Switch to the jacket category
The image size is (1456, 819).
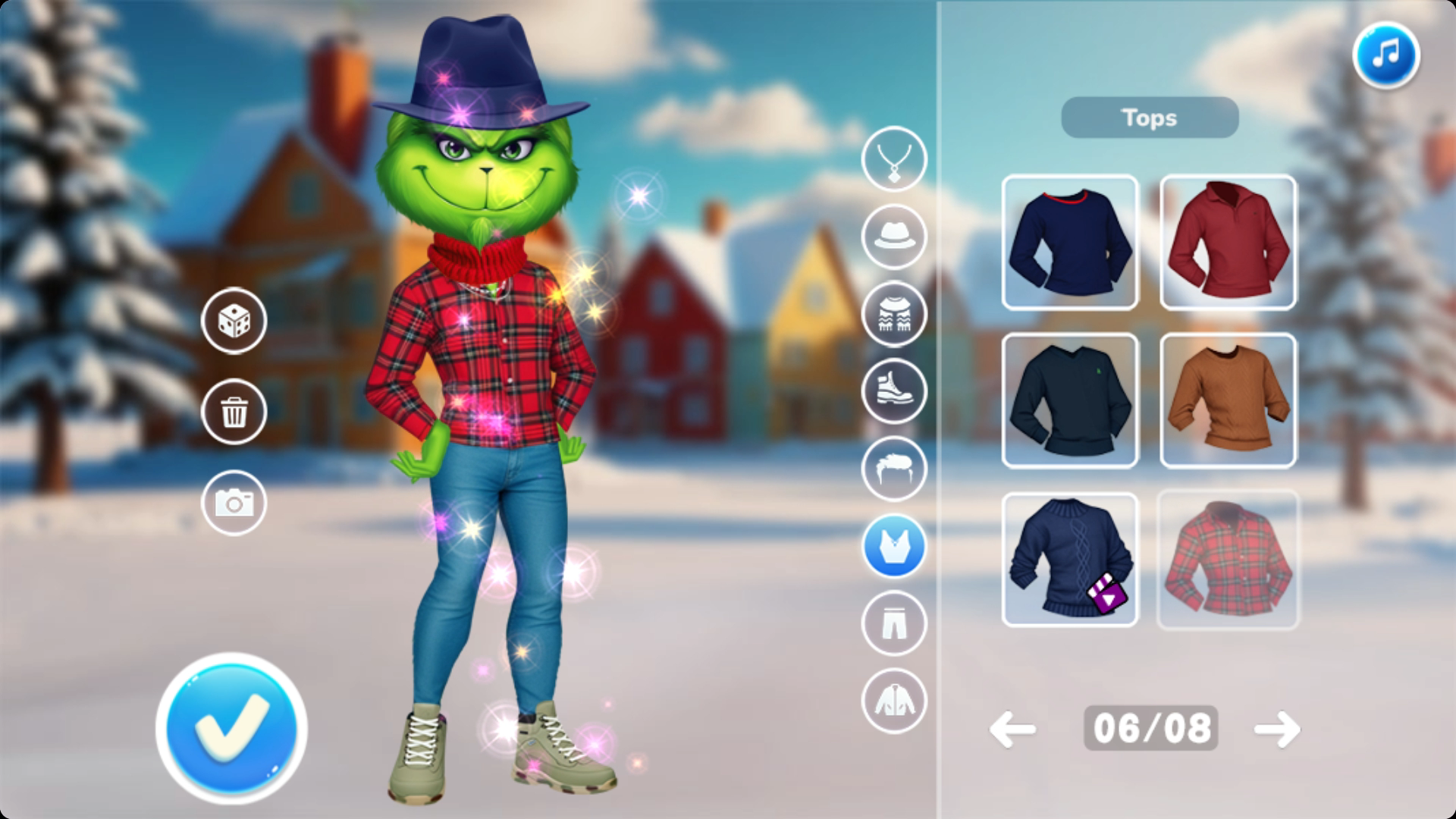(x=894, y=701)
